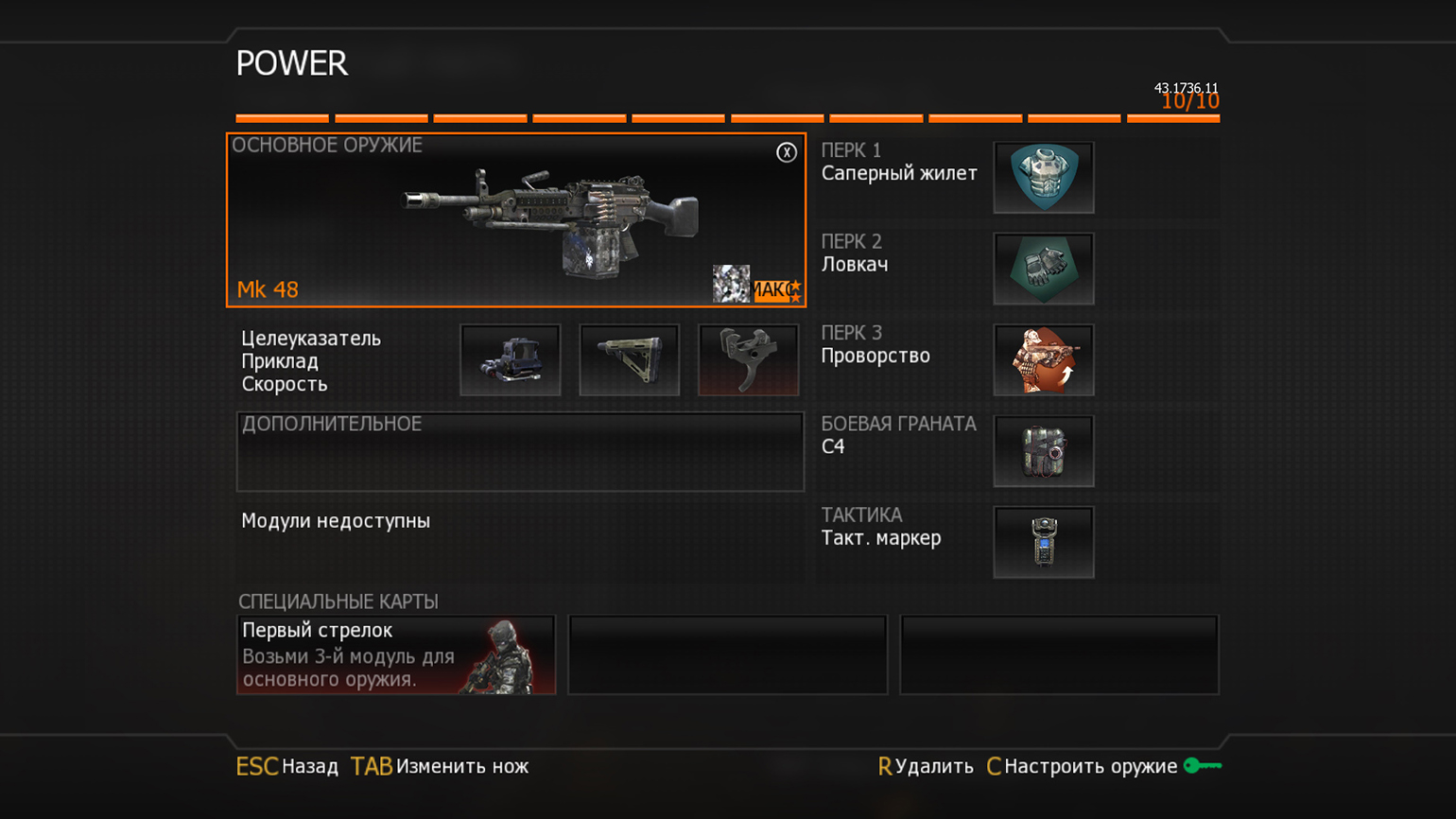Choose the target finder sight attachment

(511, 360)
